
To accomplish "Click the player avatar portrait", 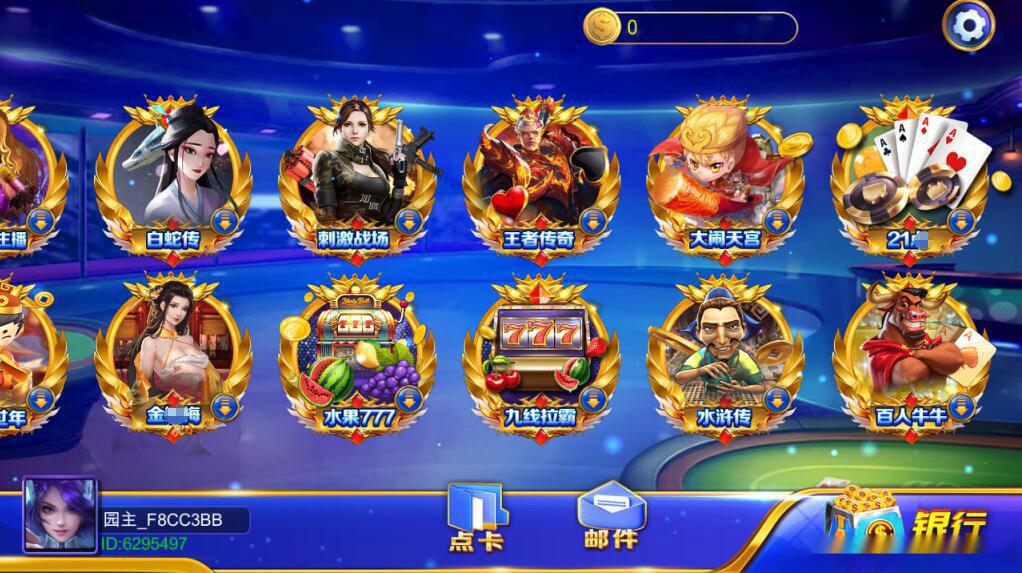I will click(x=60, y=515).
